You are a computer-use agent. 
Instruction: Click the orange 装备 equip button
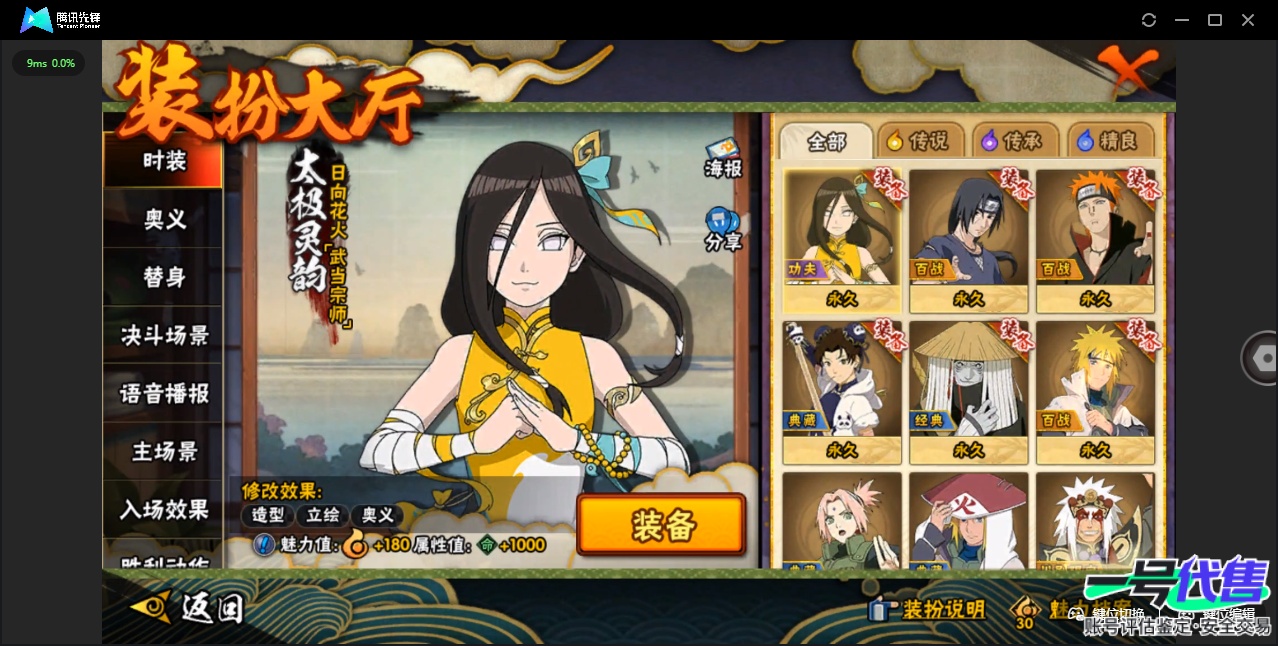point(661,525)
